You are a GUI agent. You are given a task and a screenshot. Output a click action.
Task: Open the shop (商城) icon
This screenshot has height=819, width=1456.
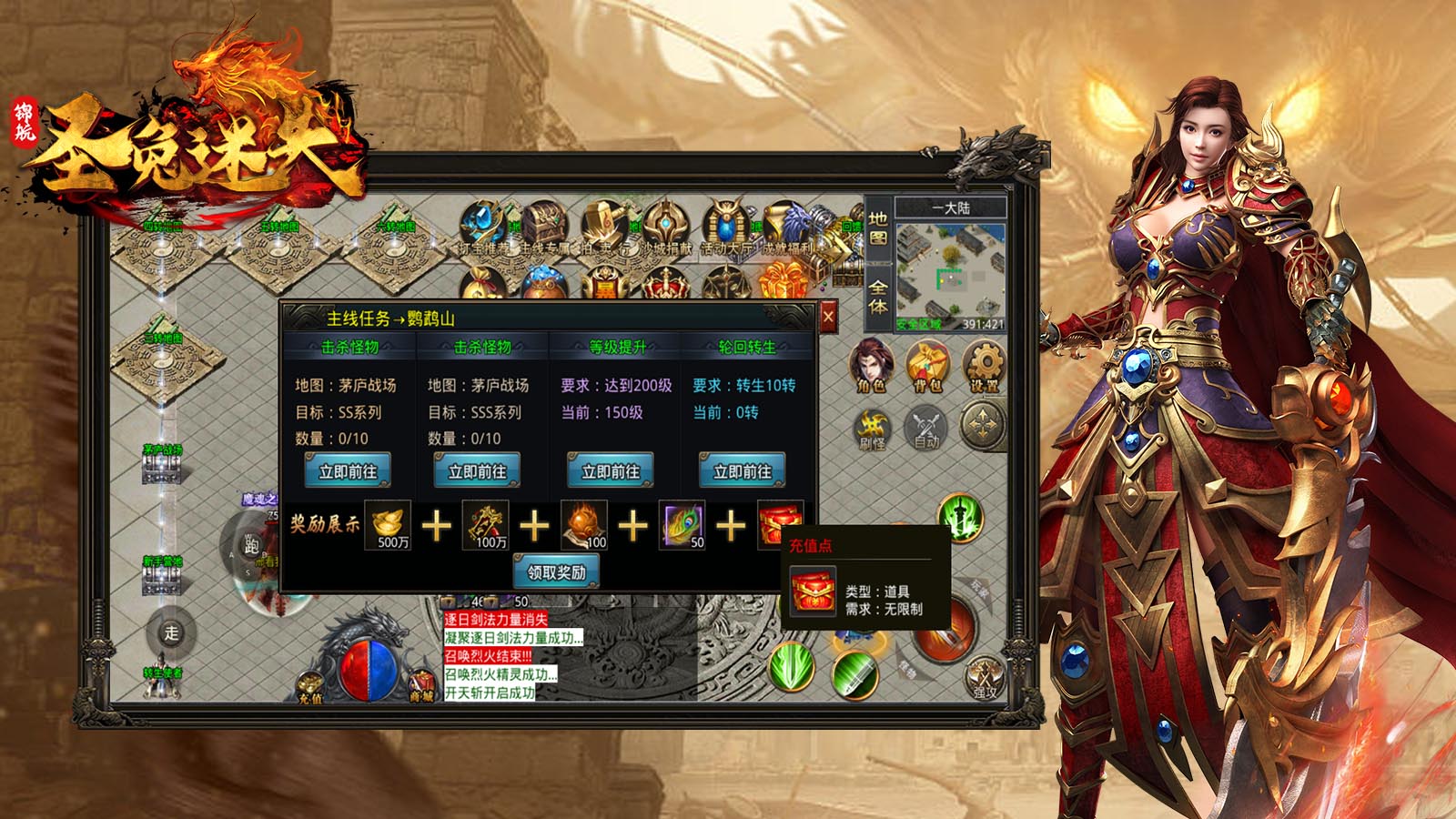pos(421,684)
